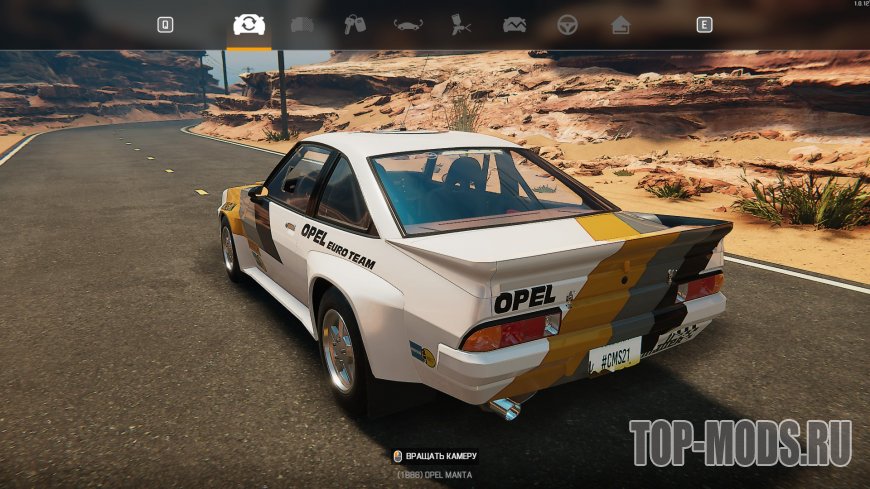The height and width of the screenshot is (489, 870).
Task: Open the car lift silhouette tab
Action: 408,25
